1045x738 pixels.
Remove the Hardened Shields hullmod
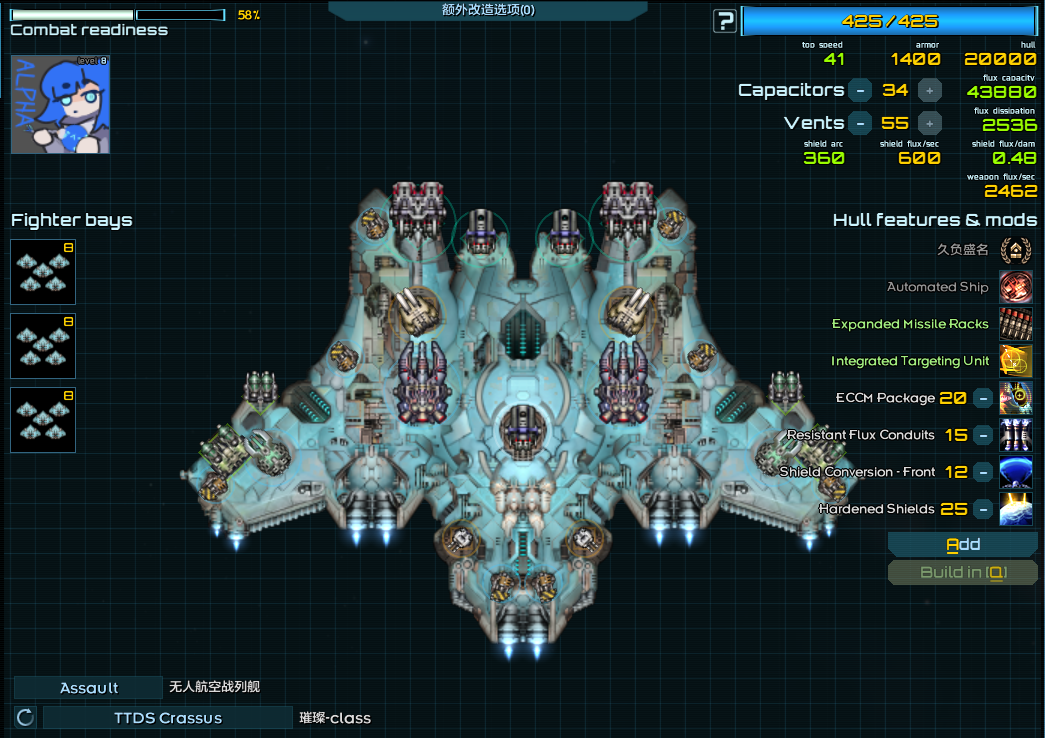coord(983,509)
